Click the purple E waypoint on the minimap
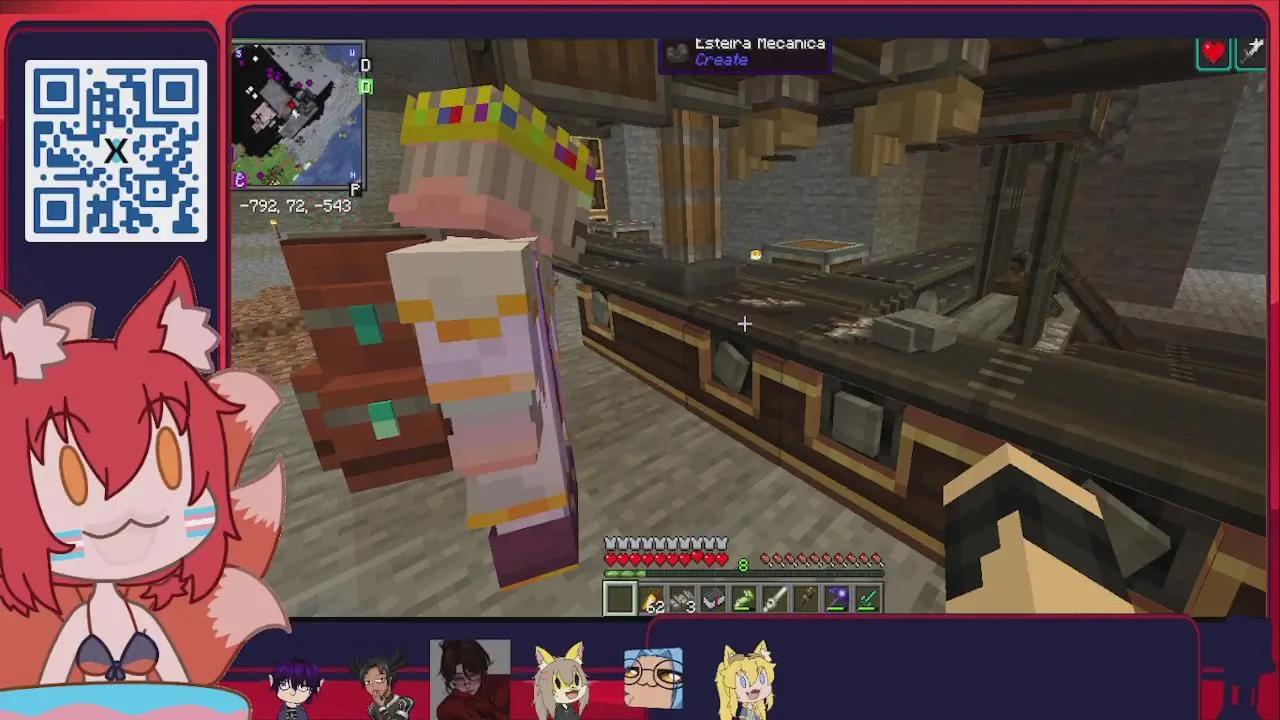The image size is (1280, 720). [x=239, y=180]
